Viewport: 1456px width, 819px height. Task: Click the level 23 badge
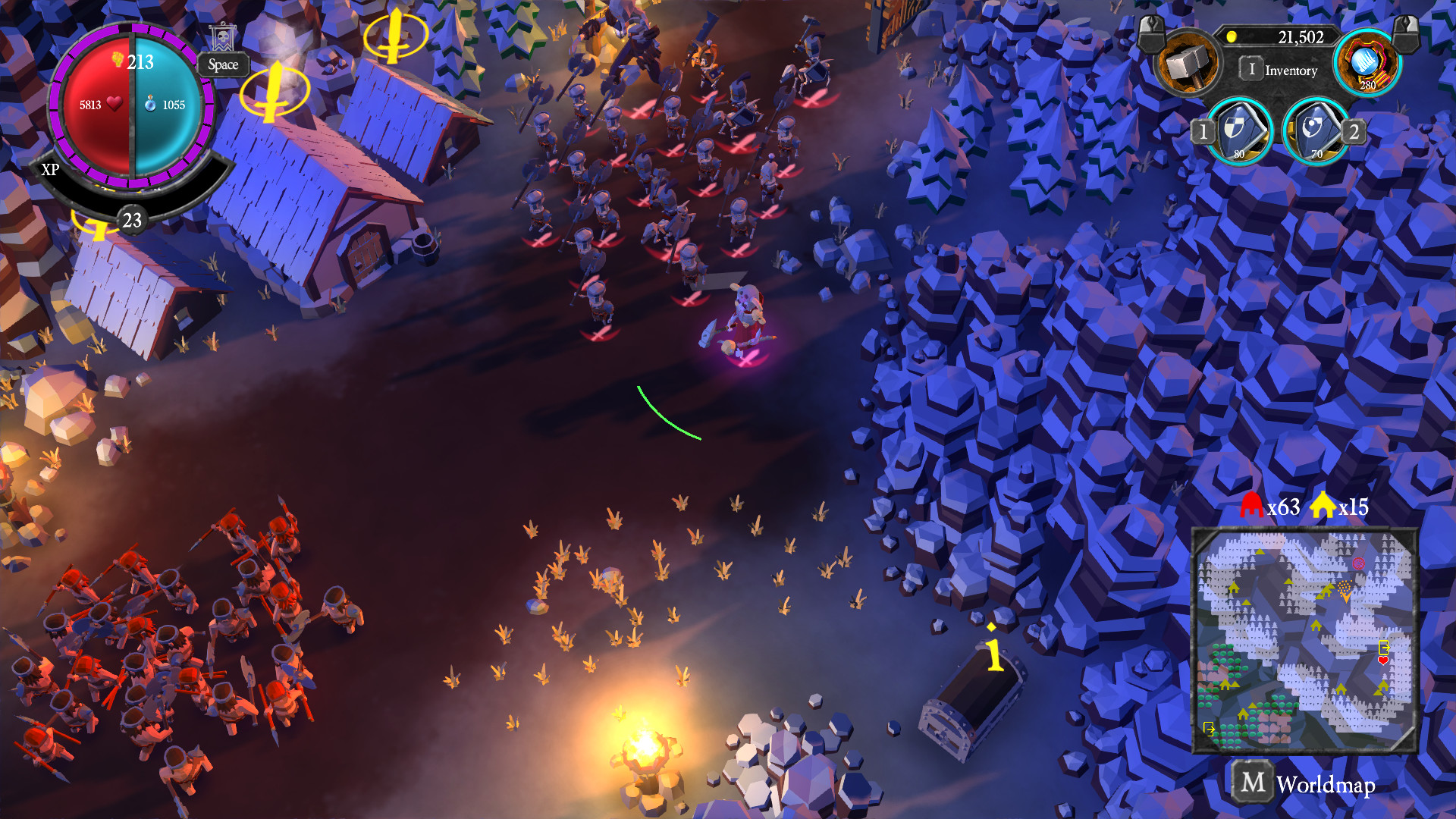coord(133,220)
